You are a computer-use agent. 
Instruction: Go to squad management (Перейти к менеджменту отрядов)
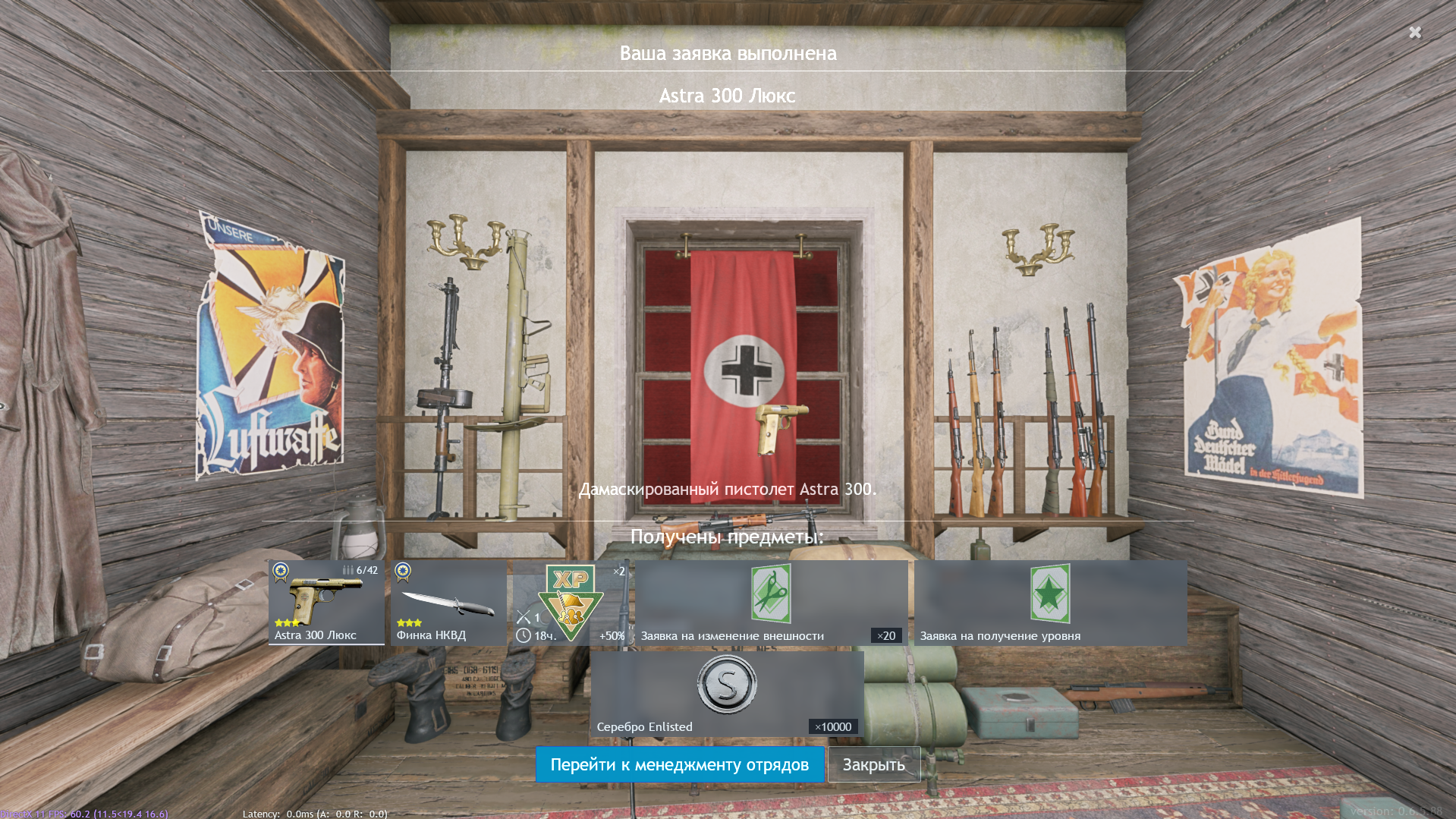point(679,764)
